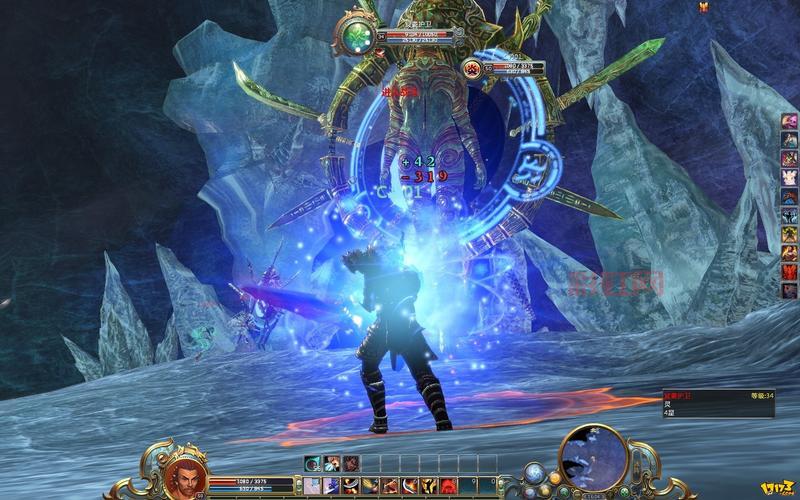Click the small orange icon in top-right corner

pyautogui.click(x=703, y=7)
